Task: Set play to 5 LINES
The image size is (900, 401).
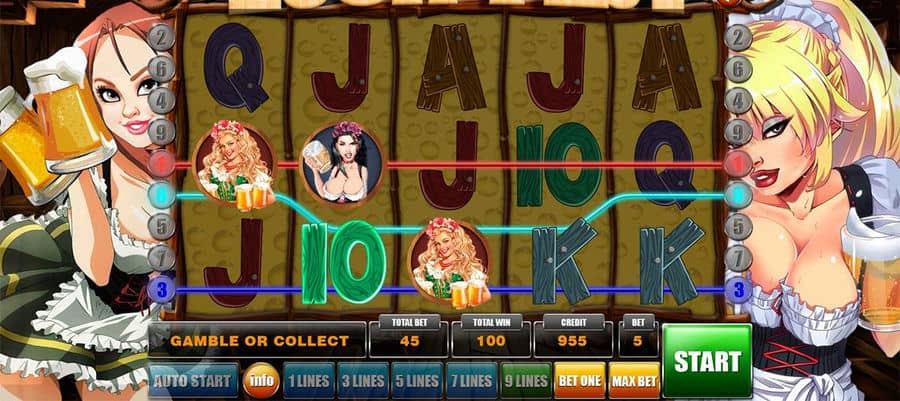Action: tap(416, 381)
